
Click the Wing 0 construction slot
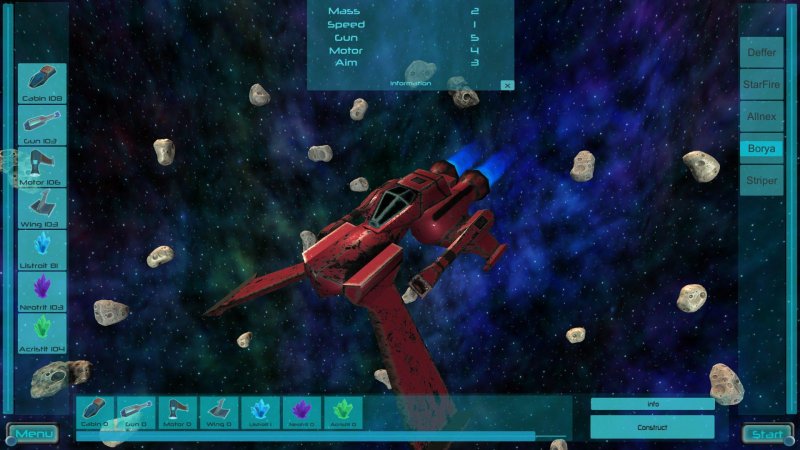(x=218, y=412)
